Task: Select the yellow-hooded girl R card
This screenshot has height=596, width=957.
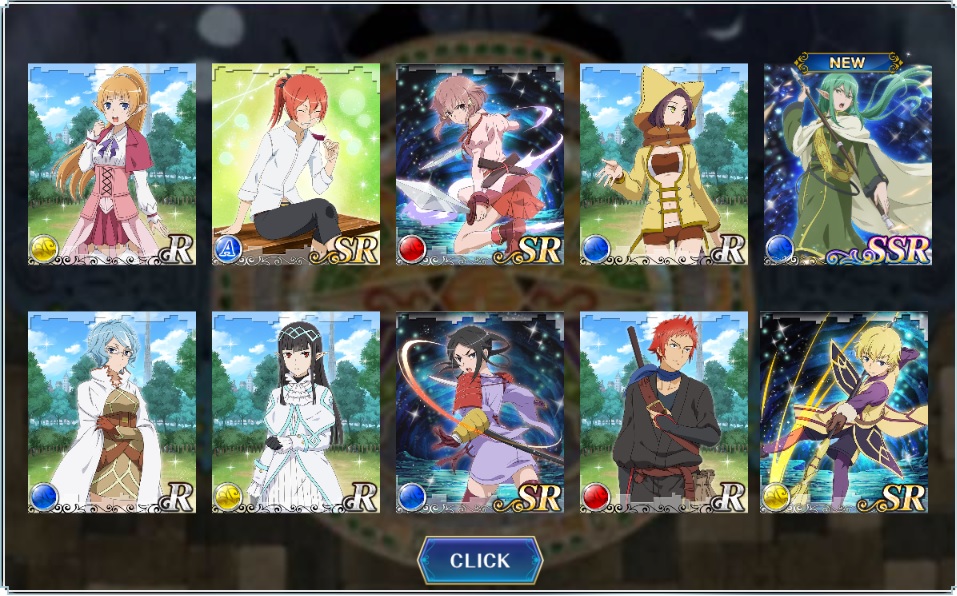Action: click(664, 165)
